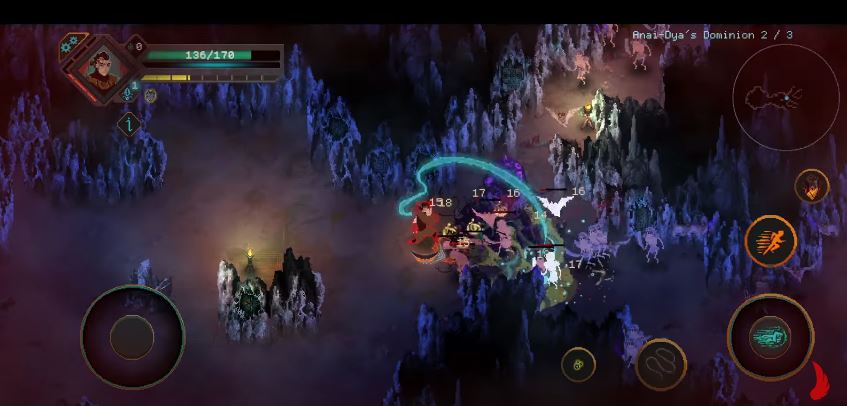Screen dimensions: 847x406
Task: Activate the flame hand ability icon
Action: tap(811, 186)
